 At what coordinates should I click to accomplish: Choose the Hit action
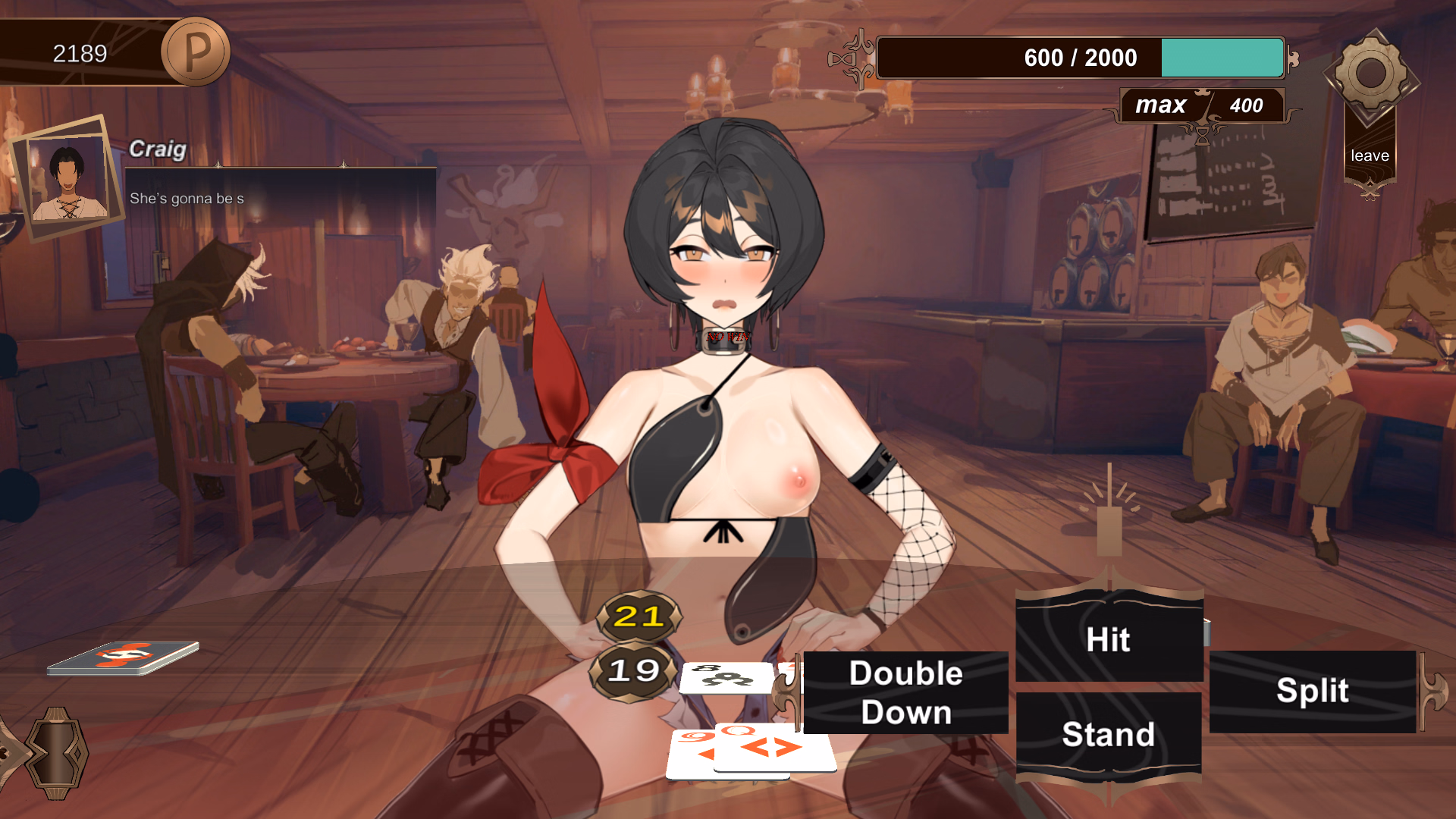(x=1109, y=639)
